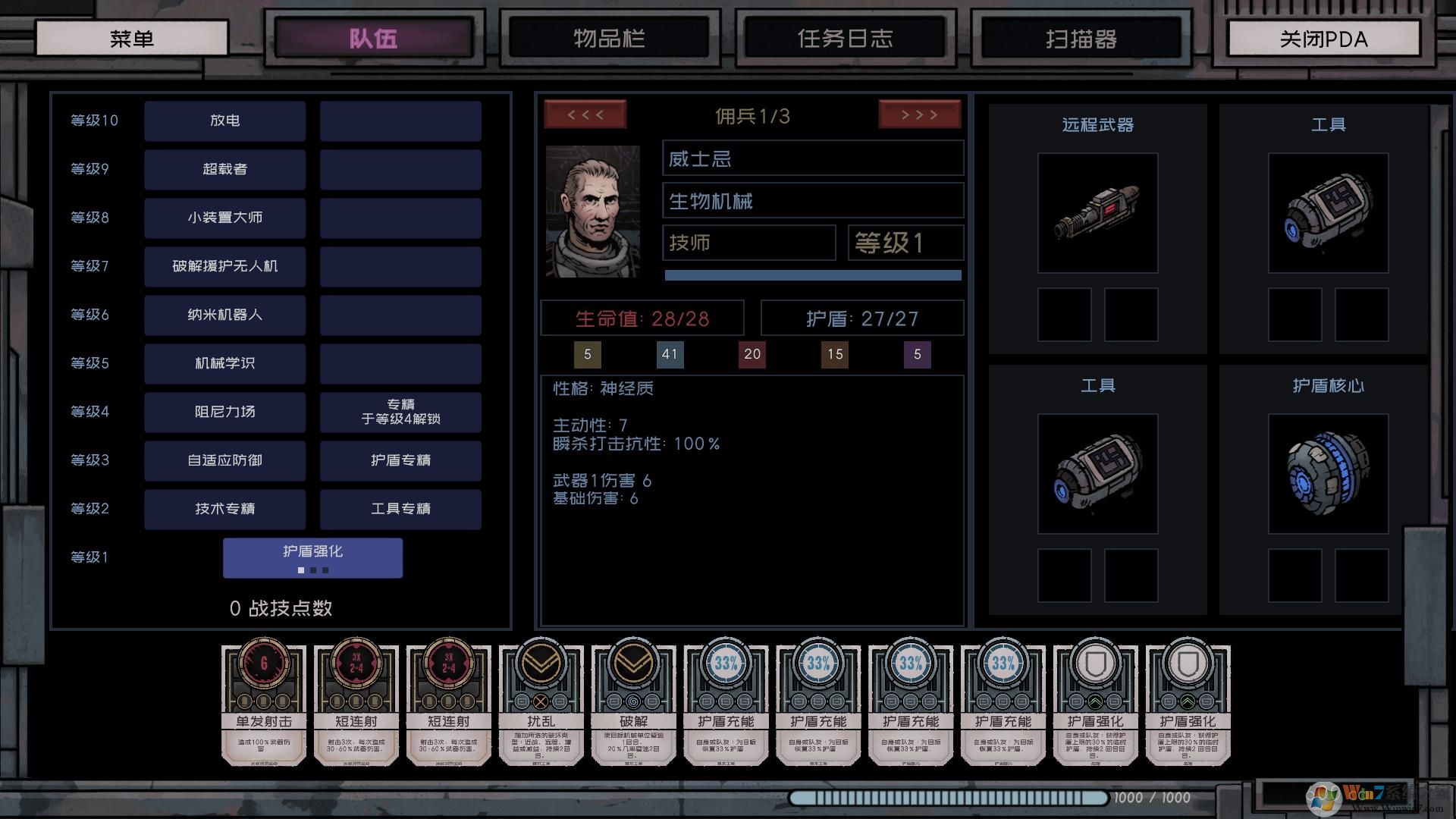Pick the 单发射击 ability card
This screenshot has width=1456, height=819.
pos(264,704)
